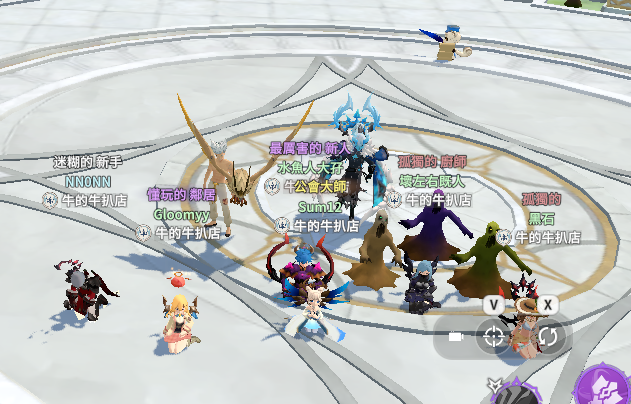Use the purple skill in the corner

pos(607,387)
